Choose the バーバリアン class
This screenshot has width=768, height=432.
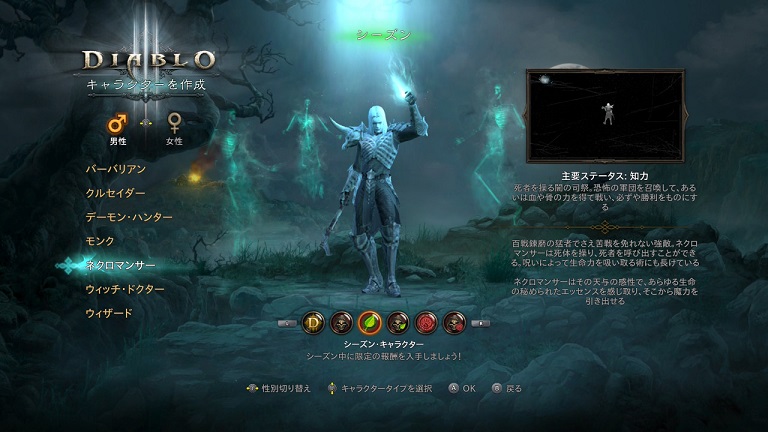tap(116, 169)
